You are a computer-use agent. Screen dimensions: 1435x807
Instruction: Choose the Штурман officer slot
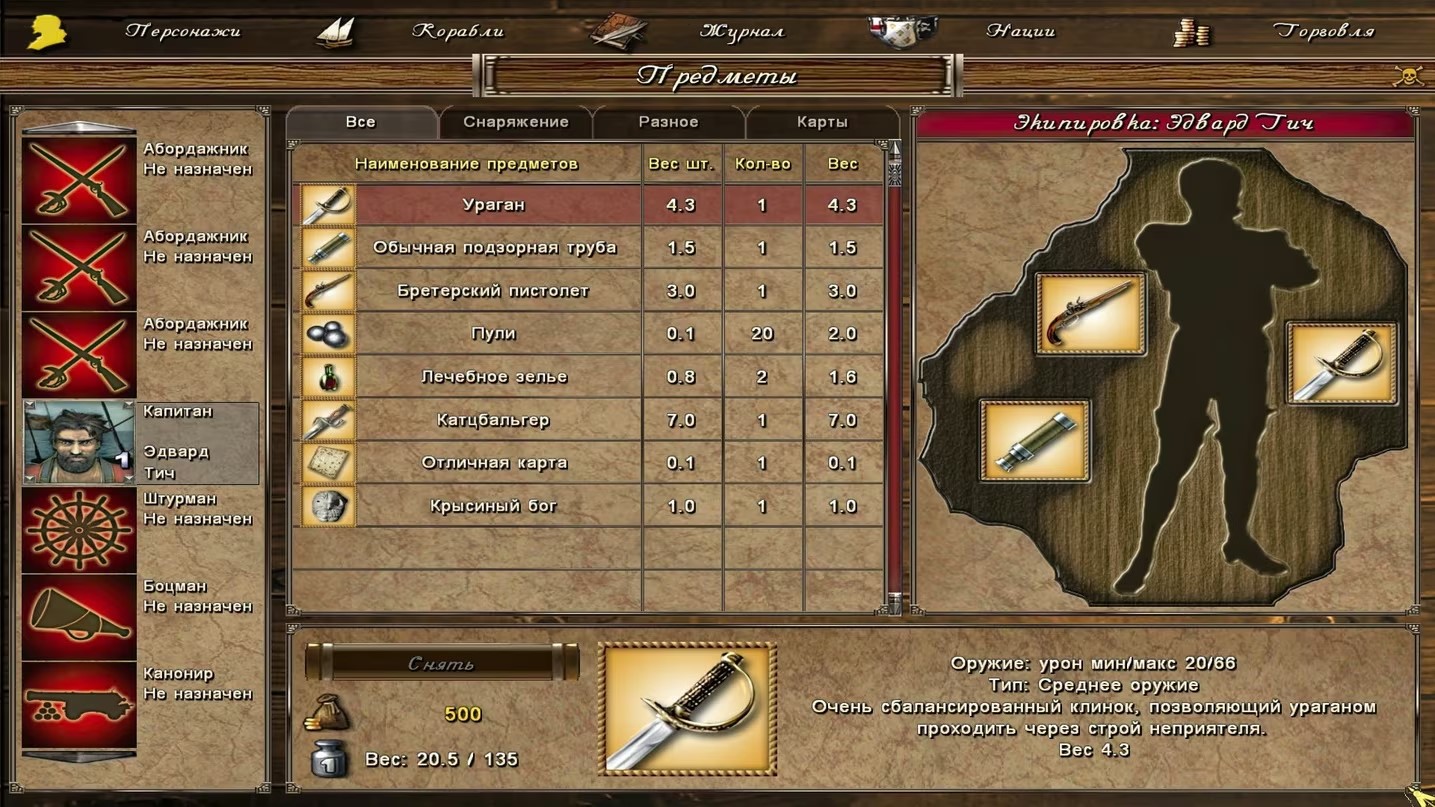tap(79, 530)
